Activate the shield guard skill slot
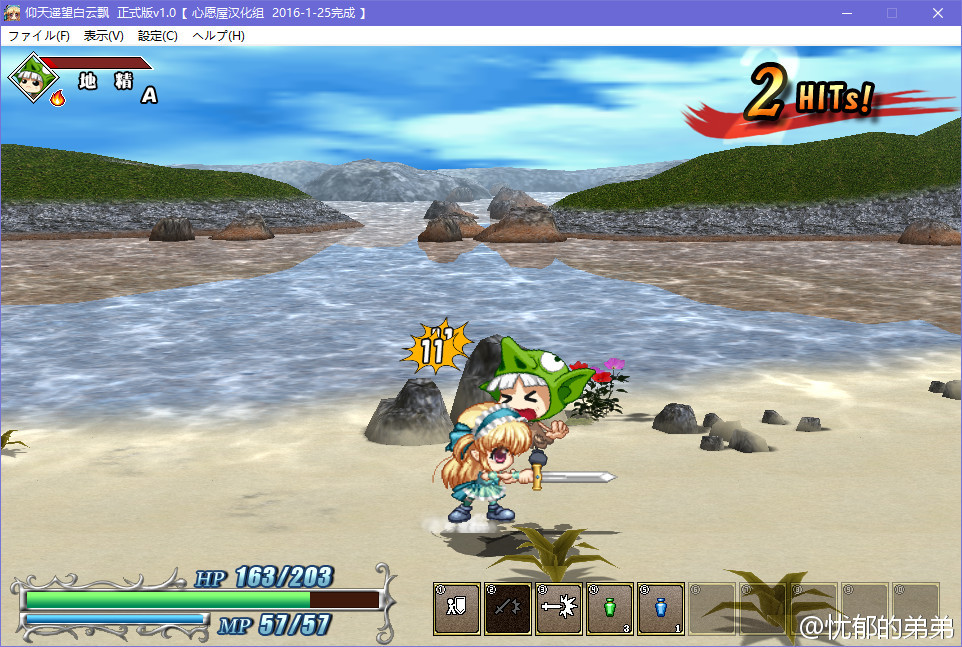This screenshot has height=647, width=962. point(458,608)
